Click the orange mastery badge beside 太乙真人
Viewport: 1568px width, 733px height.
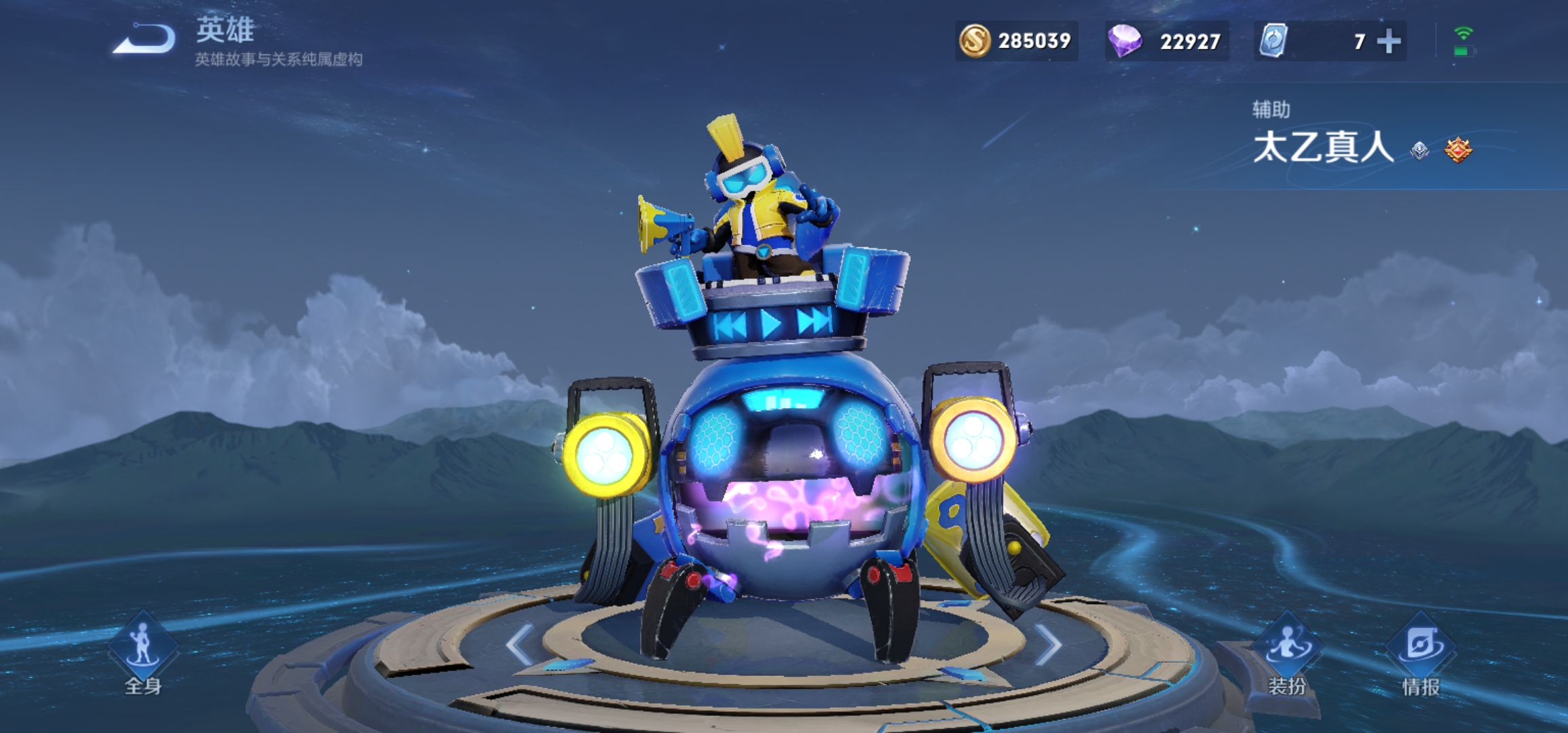pyautogui.click(x=1458, y=150)
